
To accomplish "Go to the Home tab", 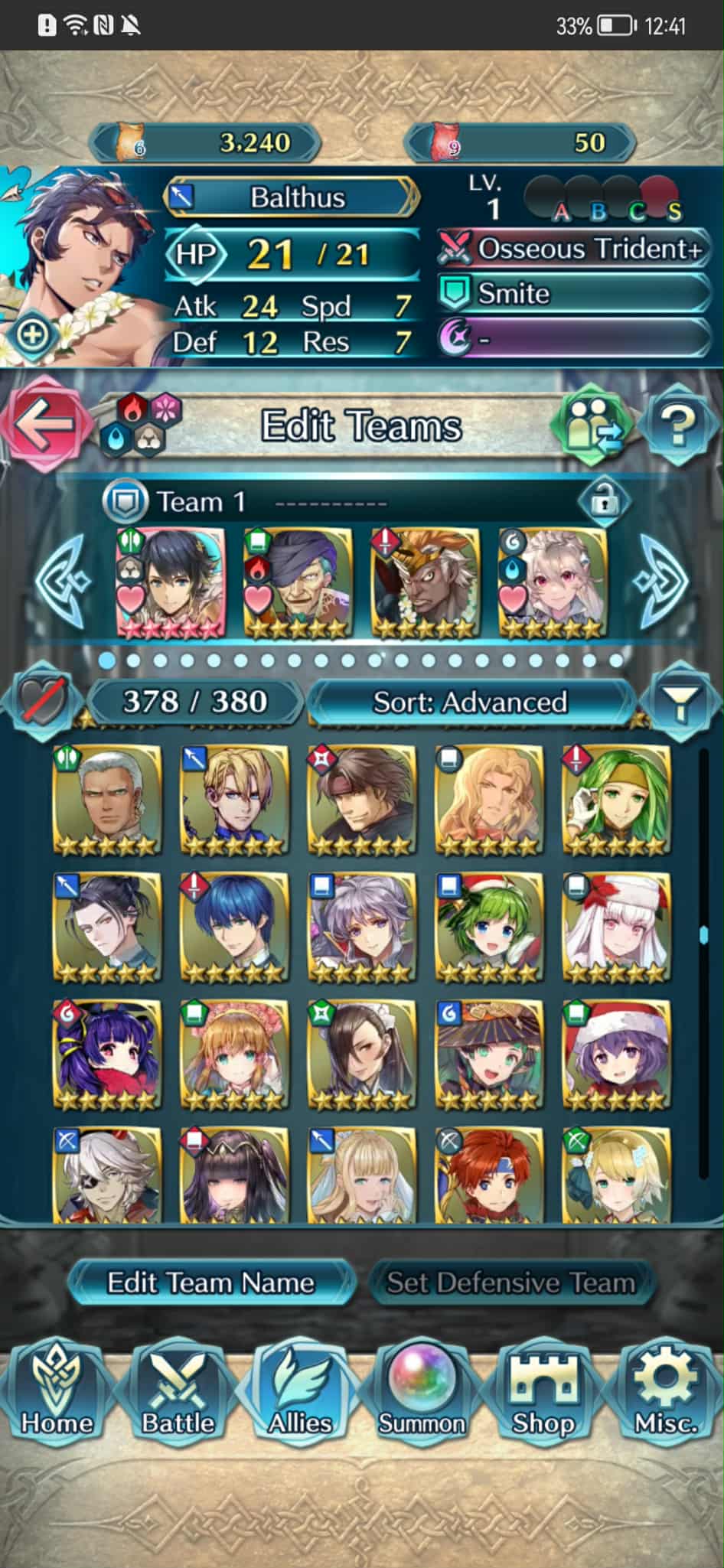I will [57, 1391].
